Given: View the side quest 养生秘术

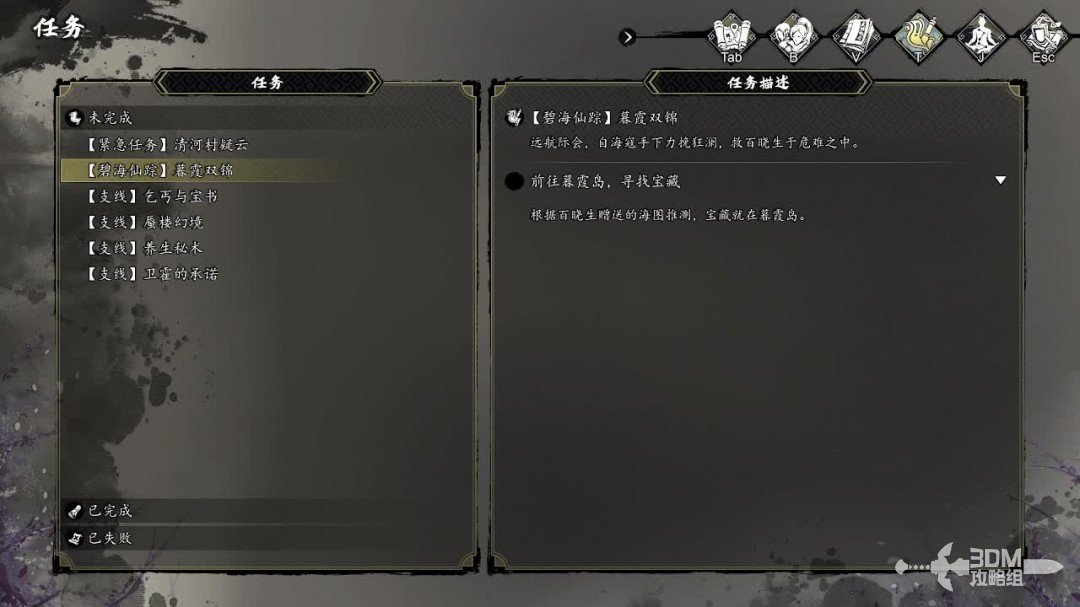Looking at the screenshot, I should [x=145, y=247].
